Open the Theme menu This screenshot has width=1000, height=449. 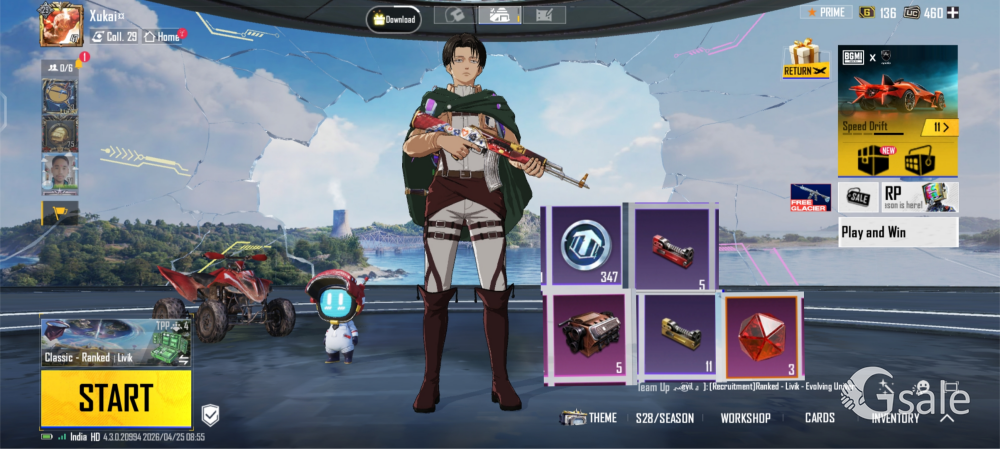click(x=589, y=418)
